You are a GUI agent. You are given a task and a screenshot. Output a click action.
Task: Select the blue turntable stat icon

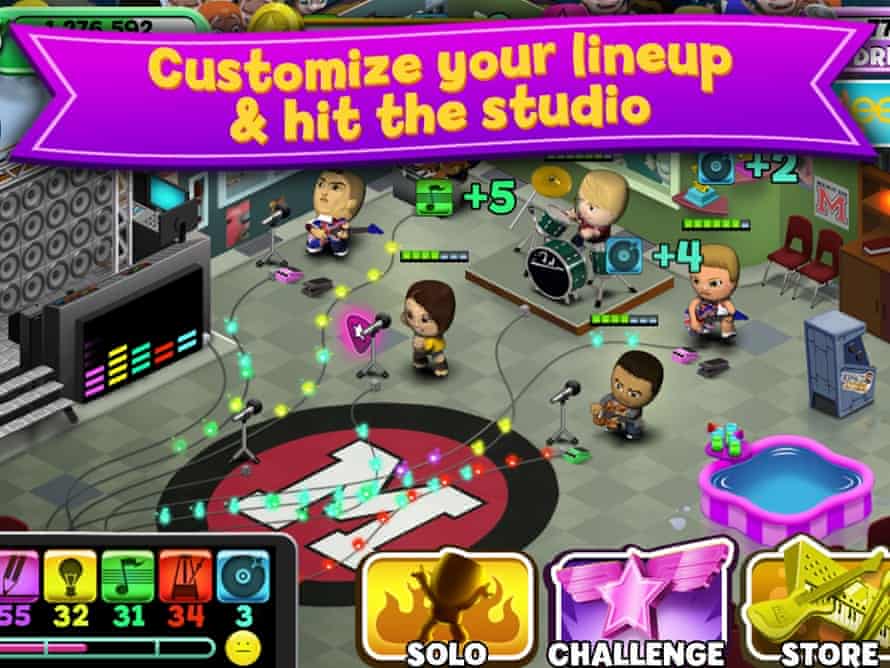point(243,577)
